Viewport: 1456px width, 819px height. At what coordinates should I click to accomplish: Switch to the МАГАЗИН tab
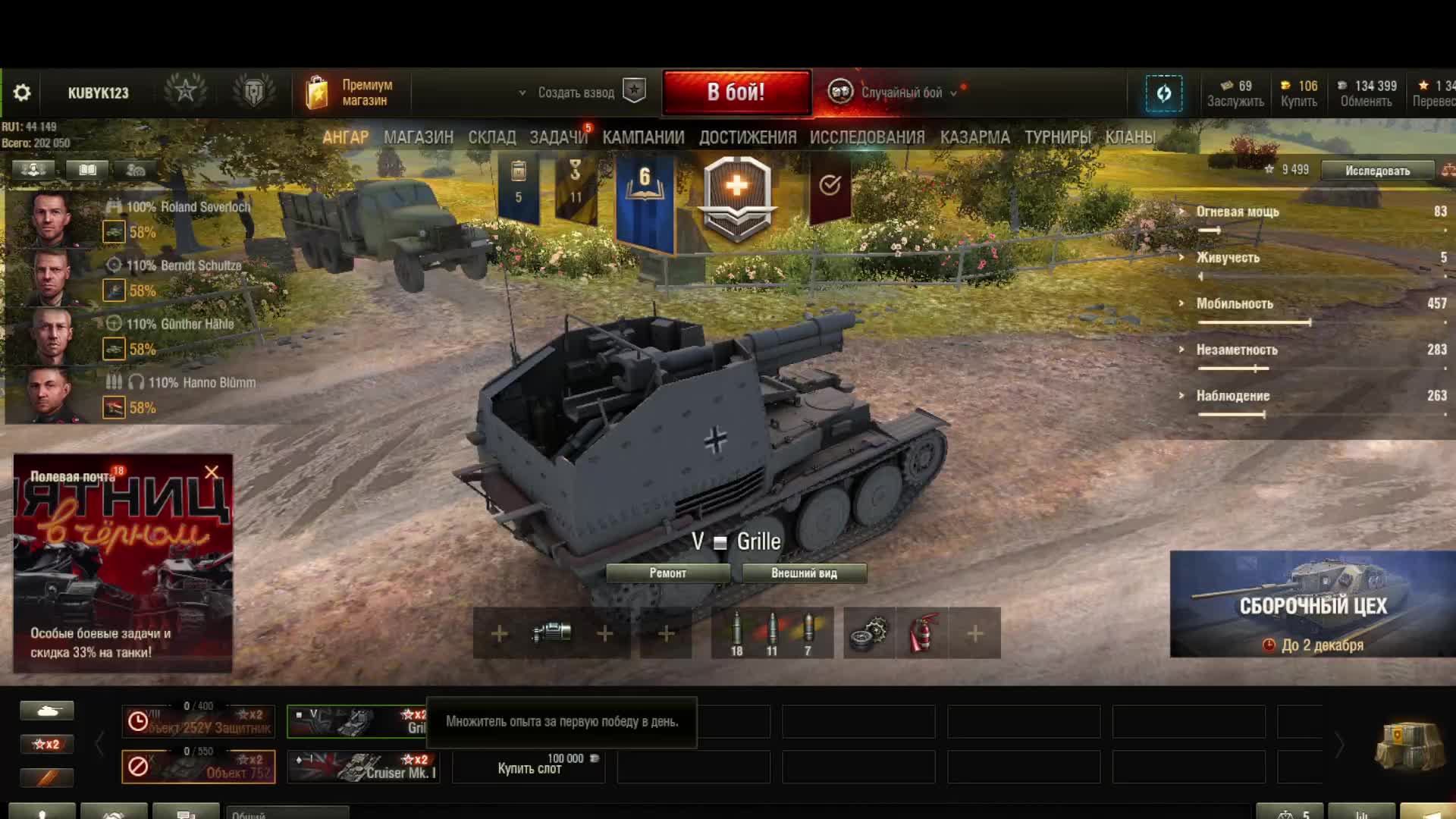point(418,137)
